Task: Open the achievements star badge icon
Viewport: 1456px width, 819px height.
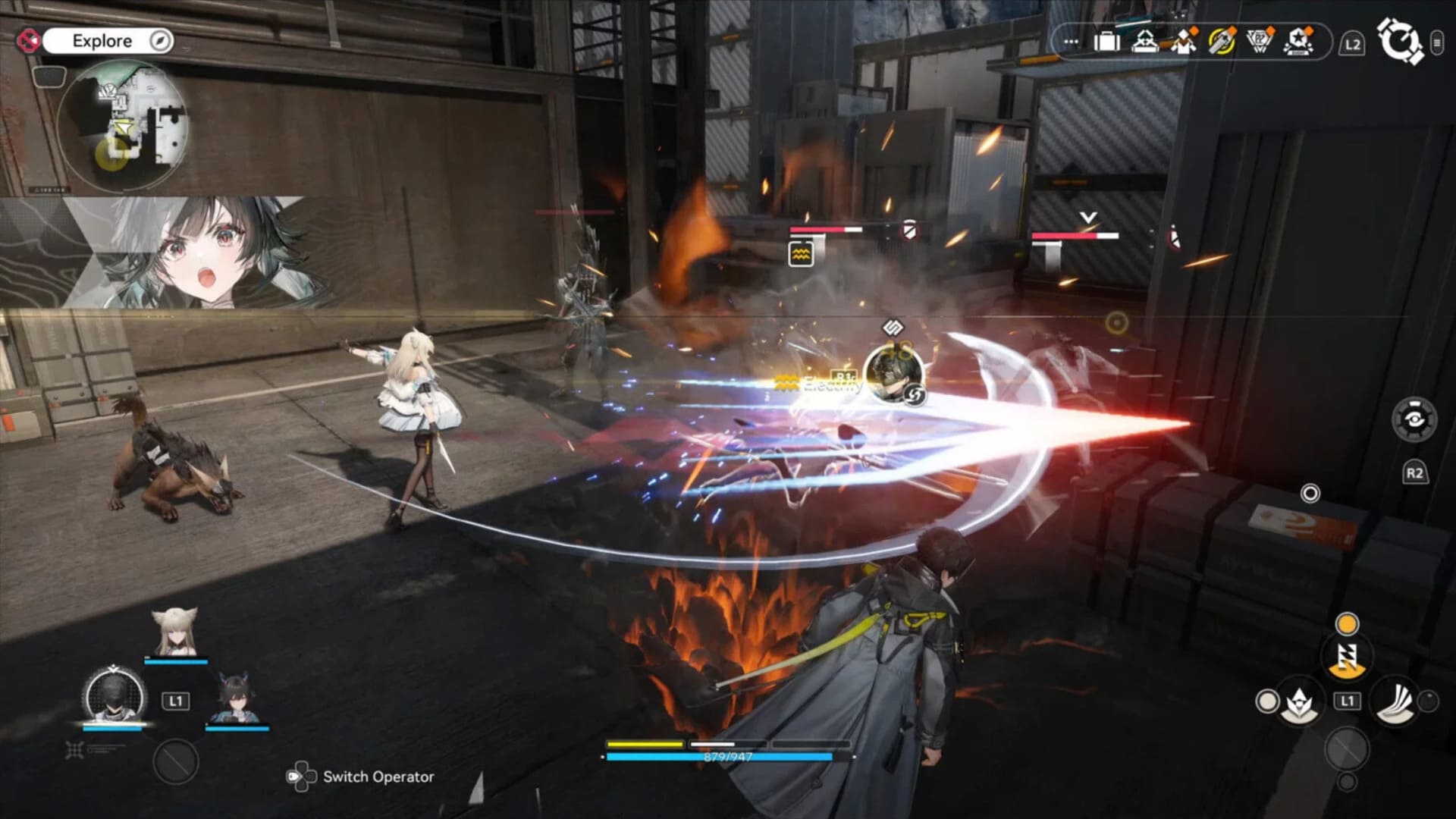Action: point(1298,42)
